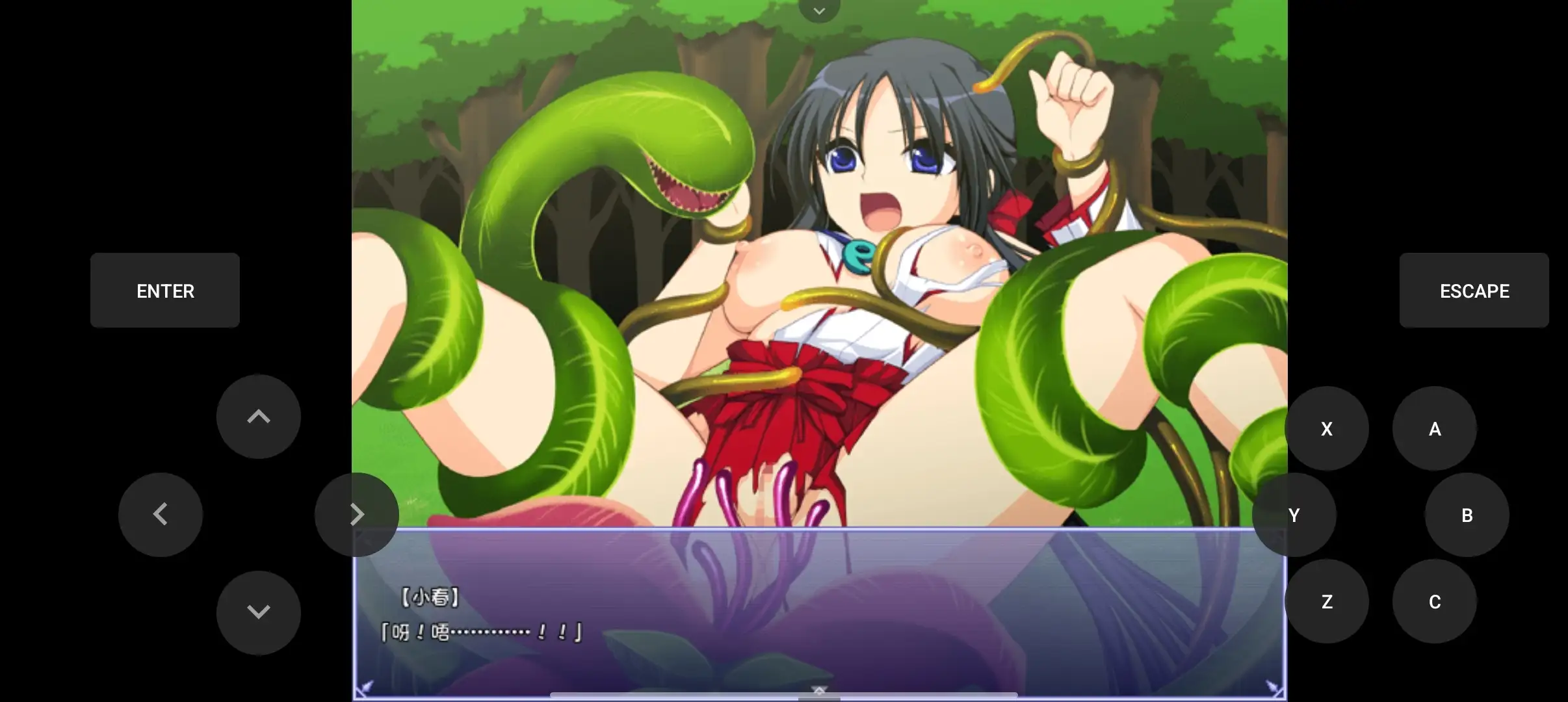Tap the round Y button
1568x702 pixels.
coord(1294,515)
